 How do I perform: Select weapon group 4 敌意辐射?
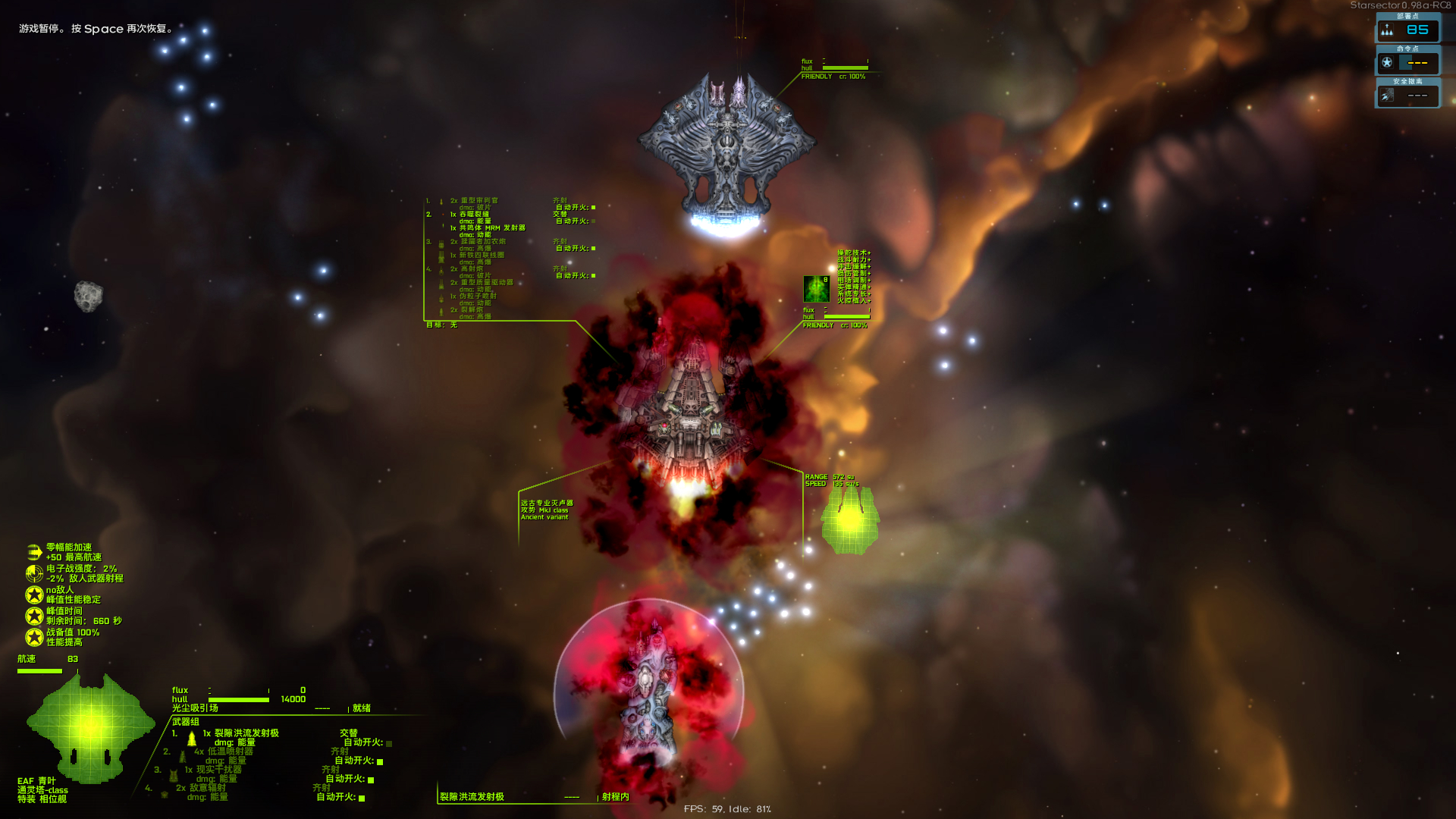[x=208, y=788]
